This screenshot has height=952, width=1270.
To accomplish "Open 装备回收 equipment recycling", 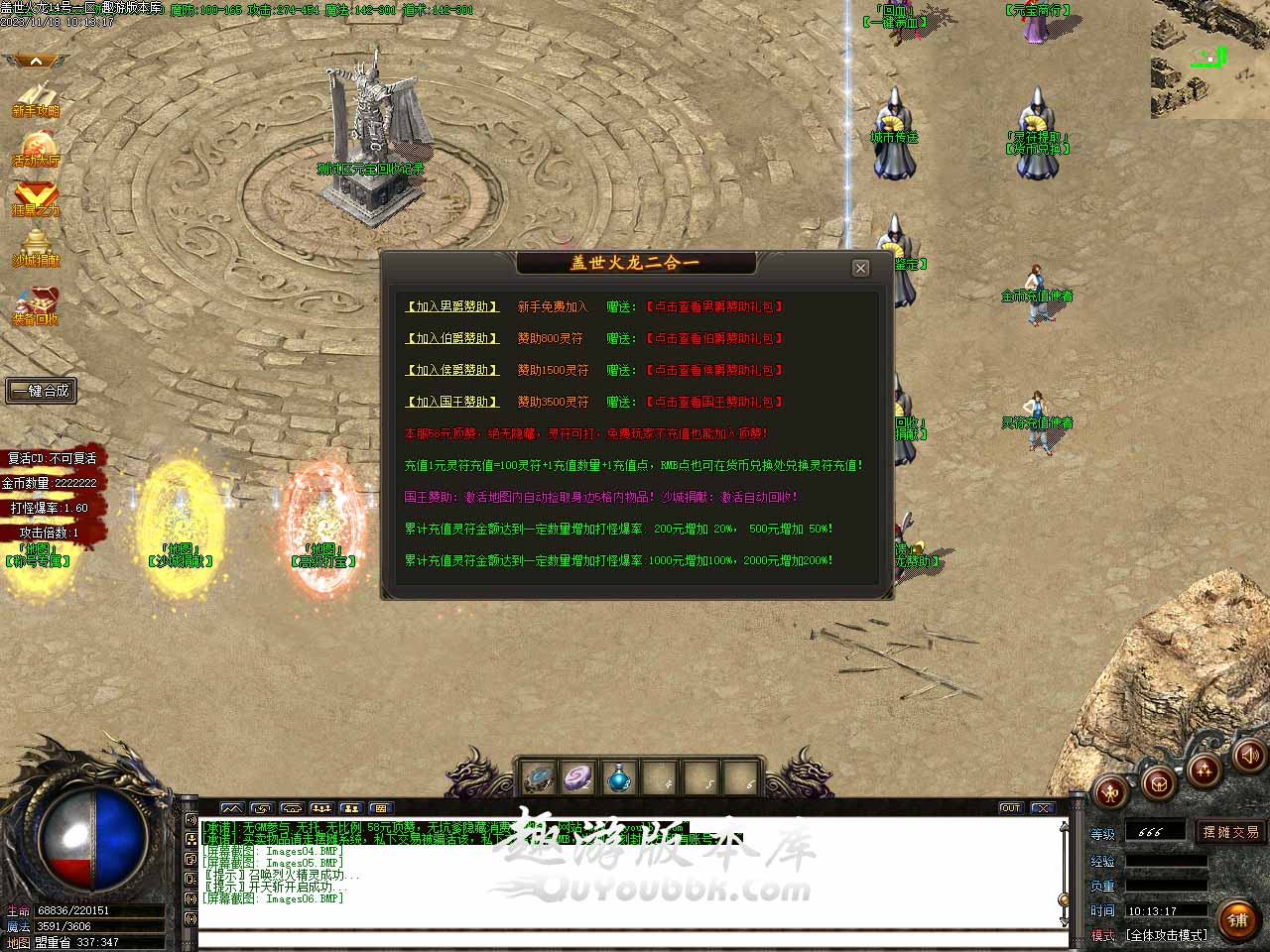I will (x=36, y=306).
